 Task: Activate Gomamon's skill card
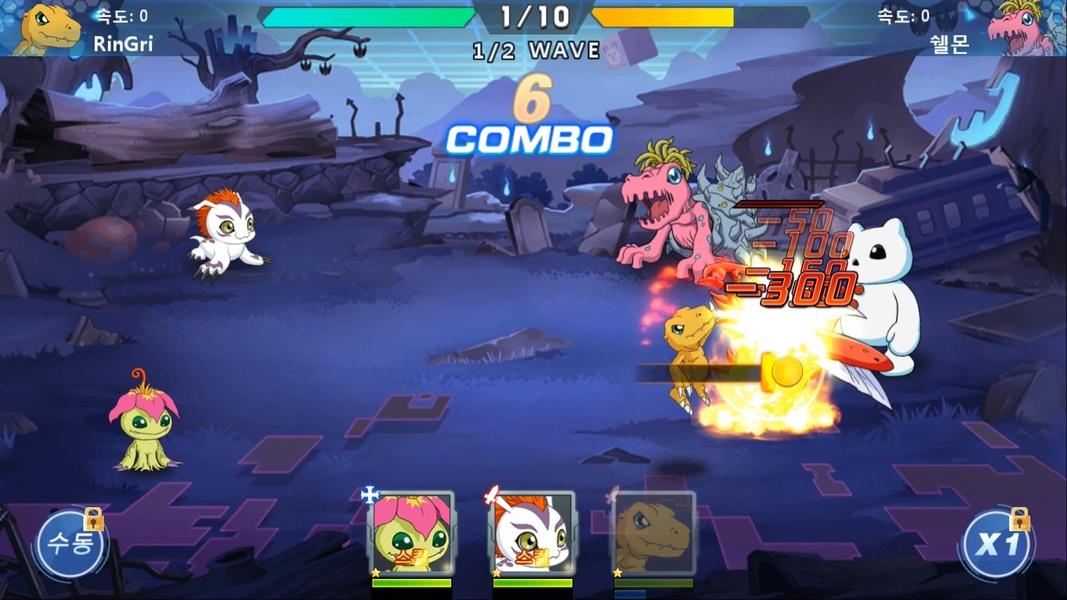532,533
